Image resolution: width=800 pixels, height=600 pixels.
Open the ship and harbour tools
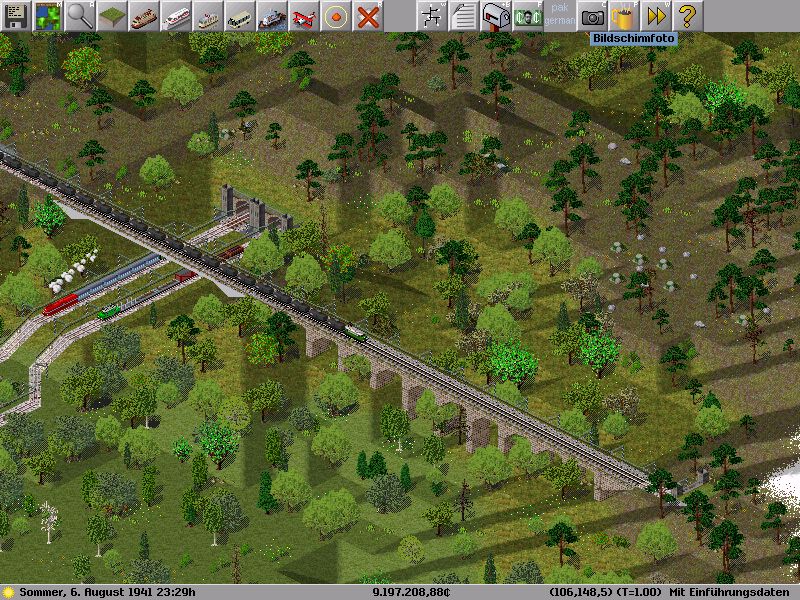click(271, 15)
